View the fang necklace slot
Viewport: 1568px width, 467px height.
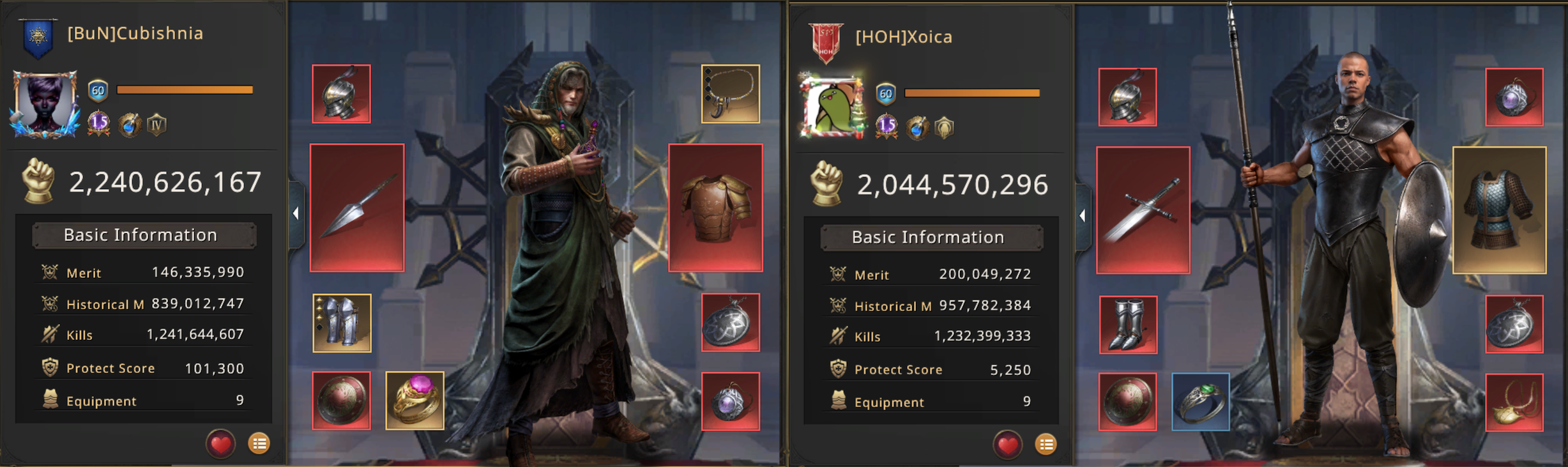(x=730, y=93)
